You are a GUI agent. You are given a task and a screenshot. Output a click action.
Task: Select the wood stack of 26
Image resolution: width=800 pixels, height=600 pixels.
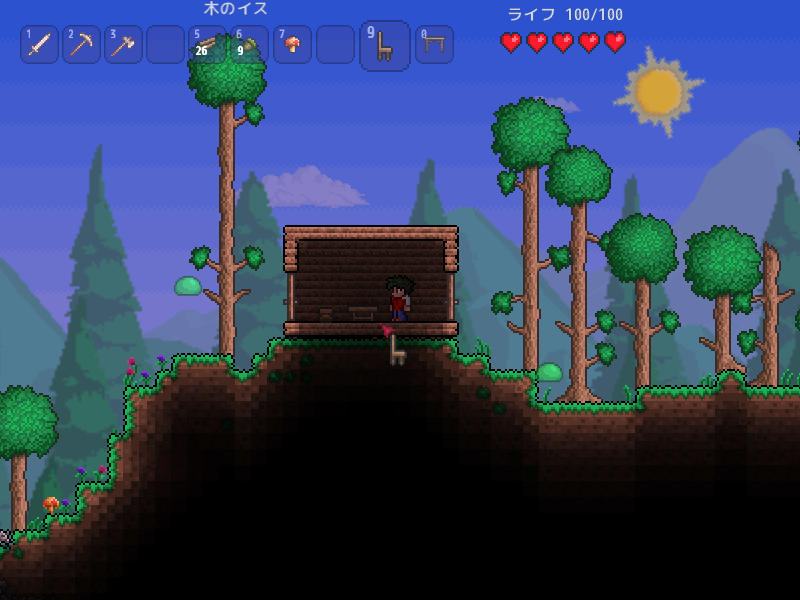(x=207, y=45)
